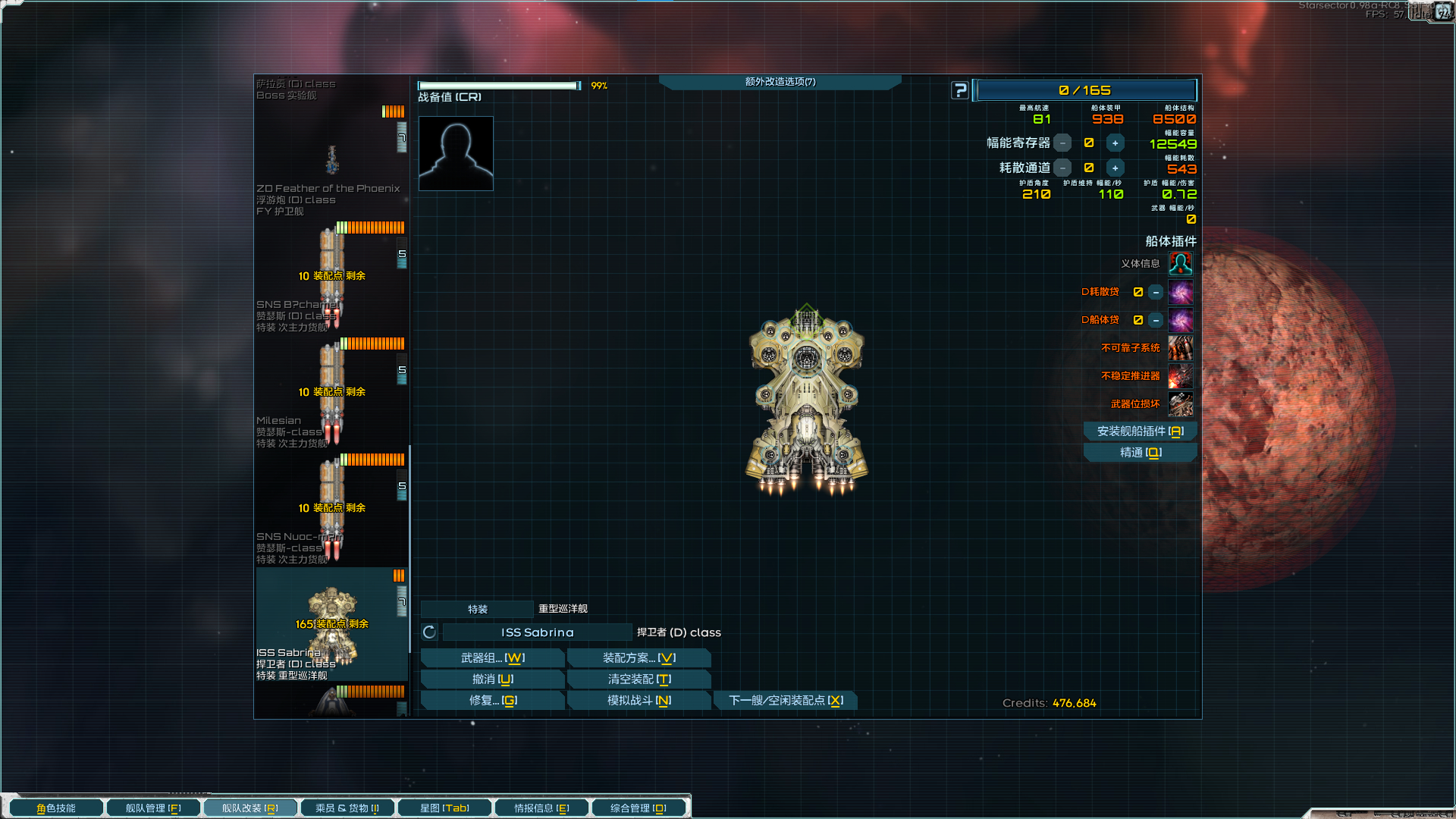
Task: Open the loadout variants menu
Action: click(x=639, y=658)
